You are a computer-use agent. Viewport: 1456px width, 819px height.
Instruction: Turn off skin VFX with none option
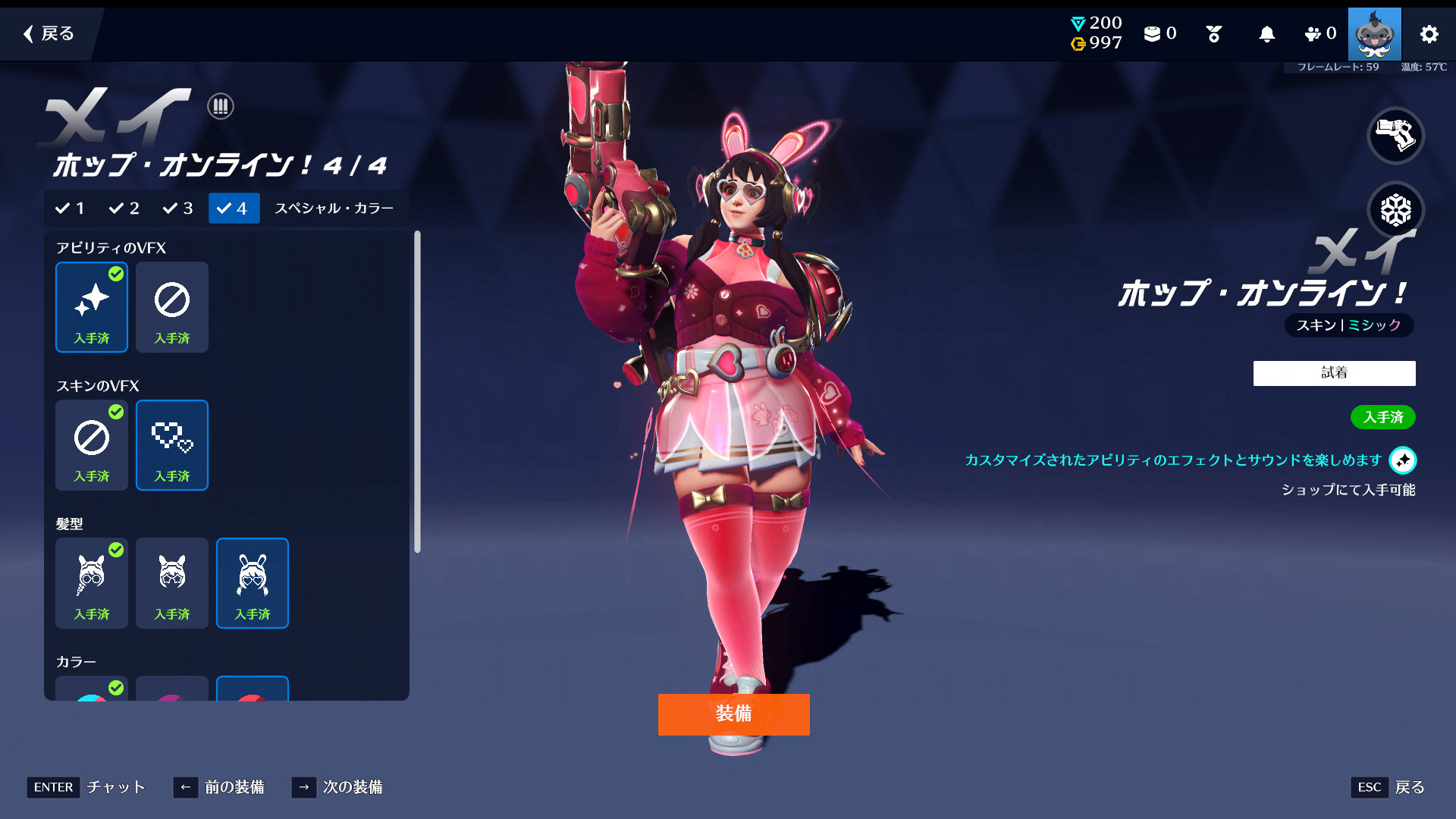(x=92, y=445)
